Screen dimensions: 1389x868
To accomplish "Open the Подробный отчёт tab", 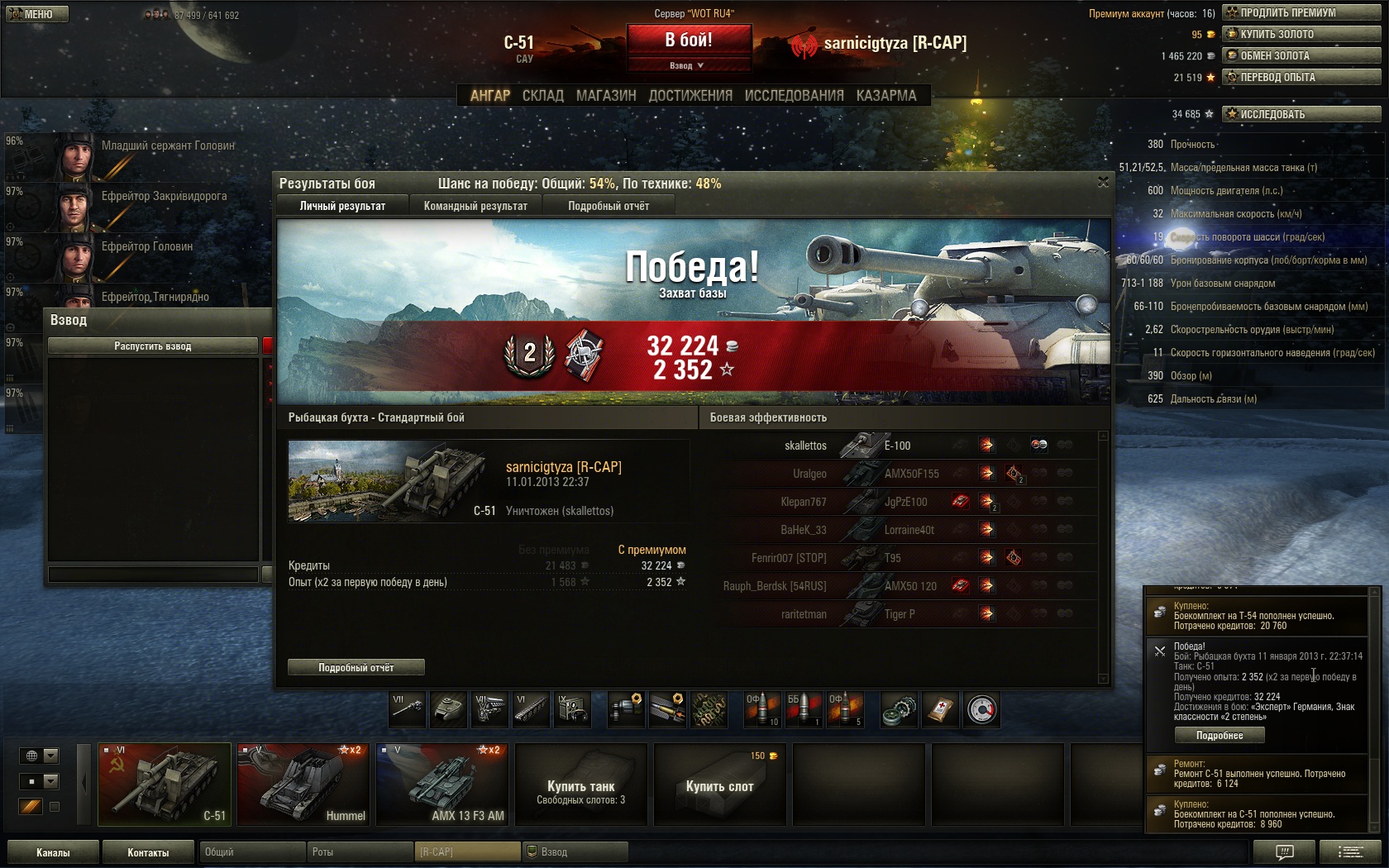I will pyautogui.click(x=609, y=206).
